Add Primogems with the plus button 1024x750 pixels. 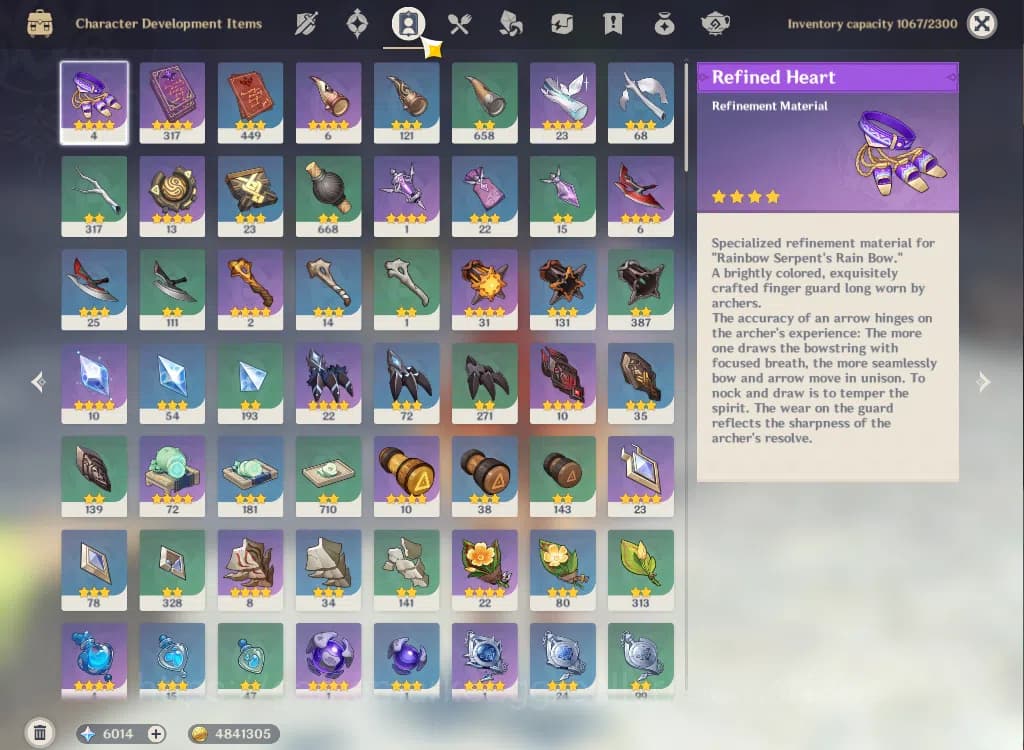[x=156, y=733]
